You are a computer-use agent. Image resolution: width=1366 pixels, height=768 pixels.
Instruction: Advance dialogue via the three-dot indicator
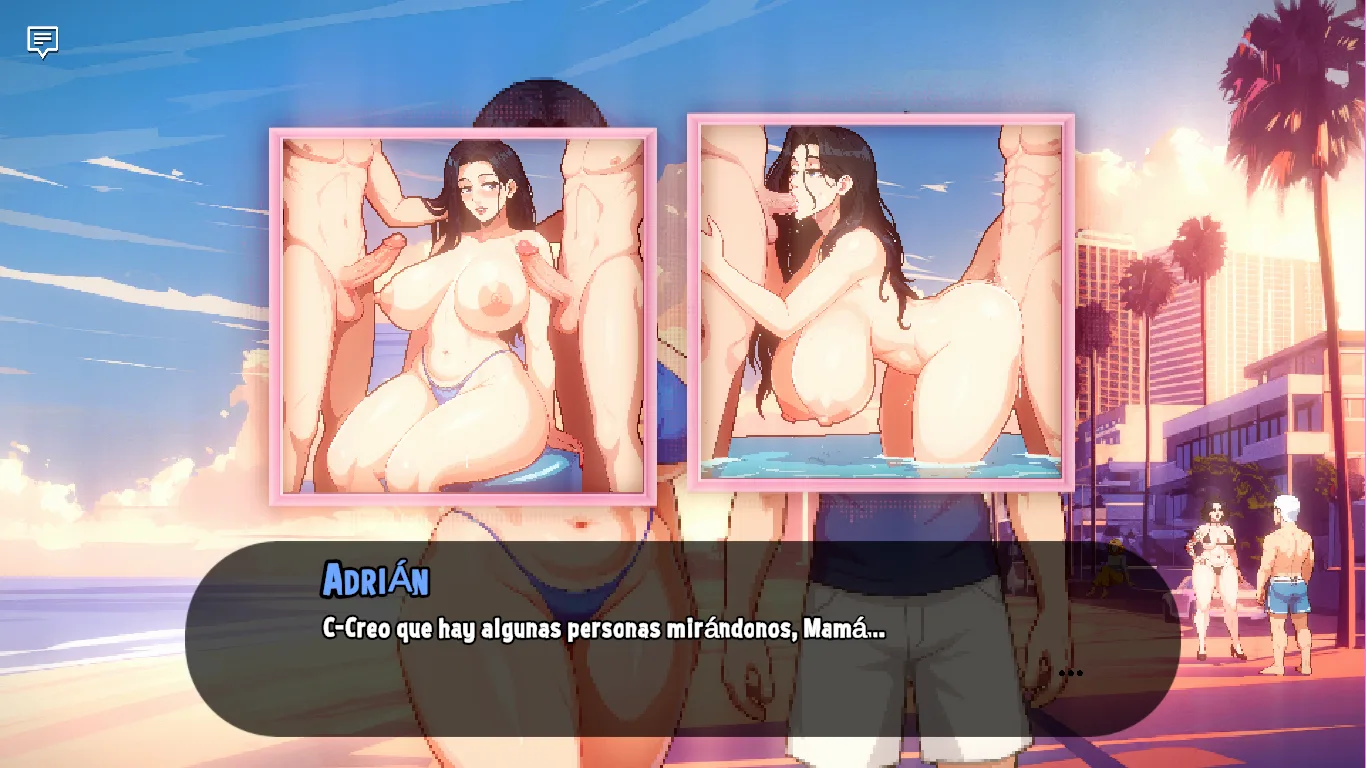pos(1070,673)
